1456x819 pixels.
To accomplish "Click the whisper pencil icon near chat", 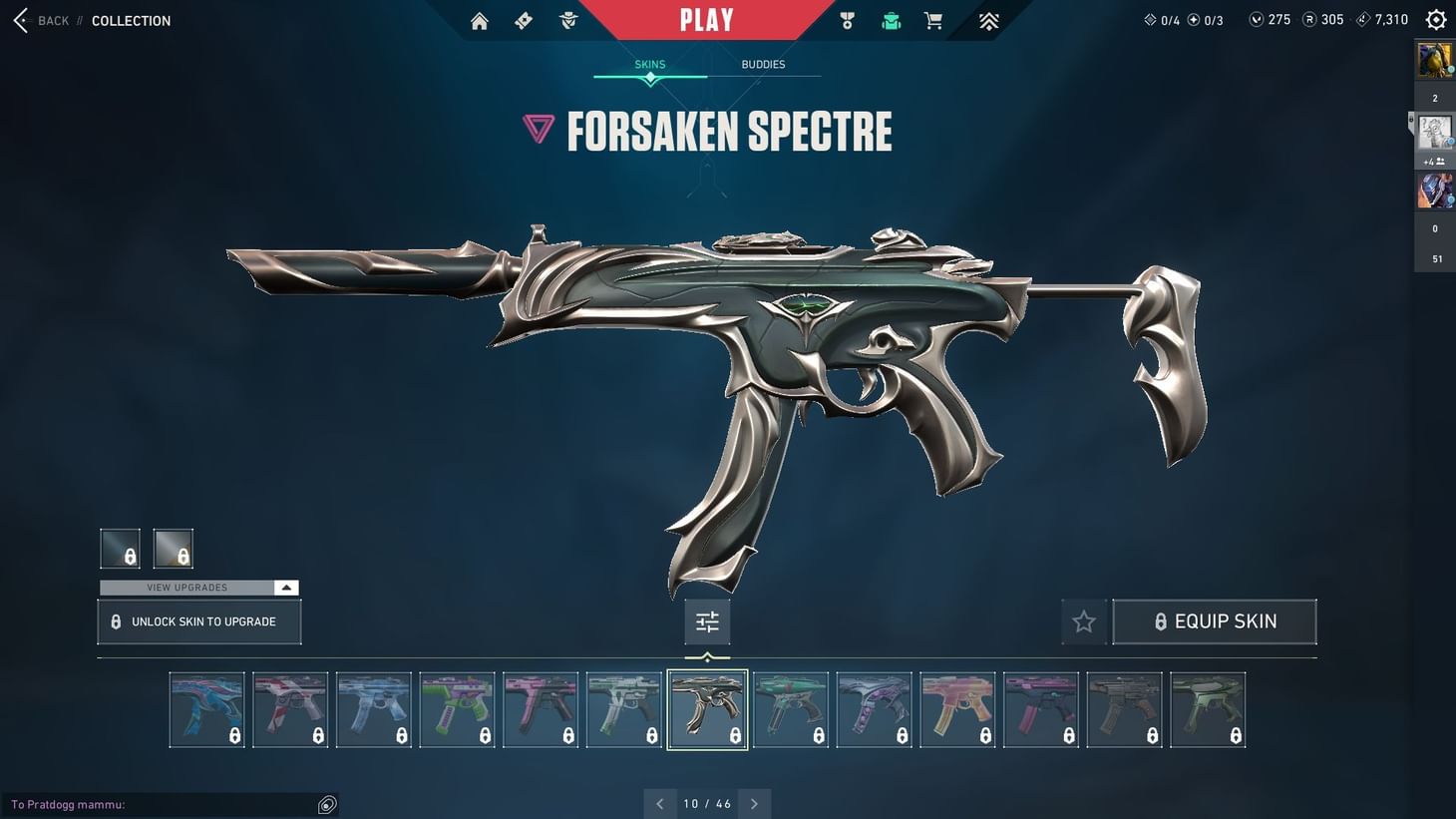I will [326, 804].
